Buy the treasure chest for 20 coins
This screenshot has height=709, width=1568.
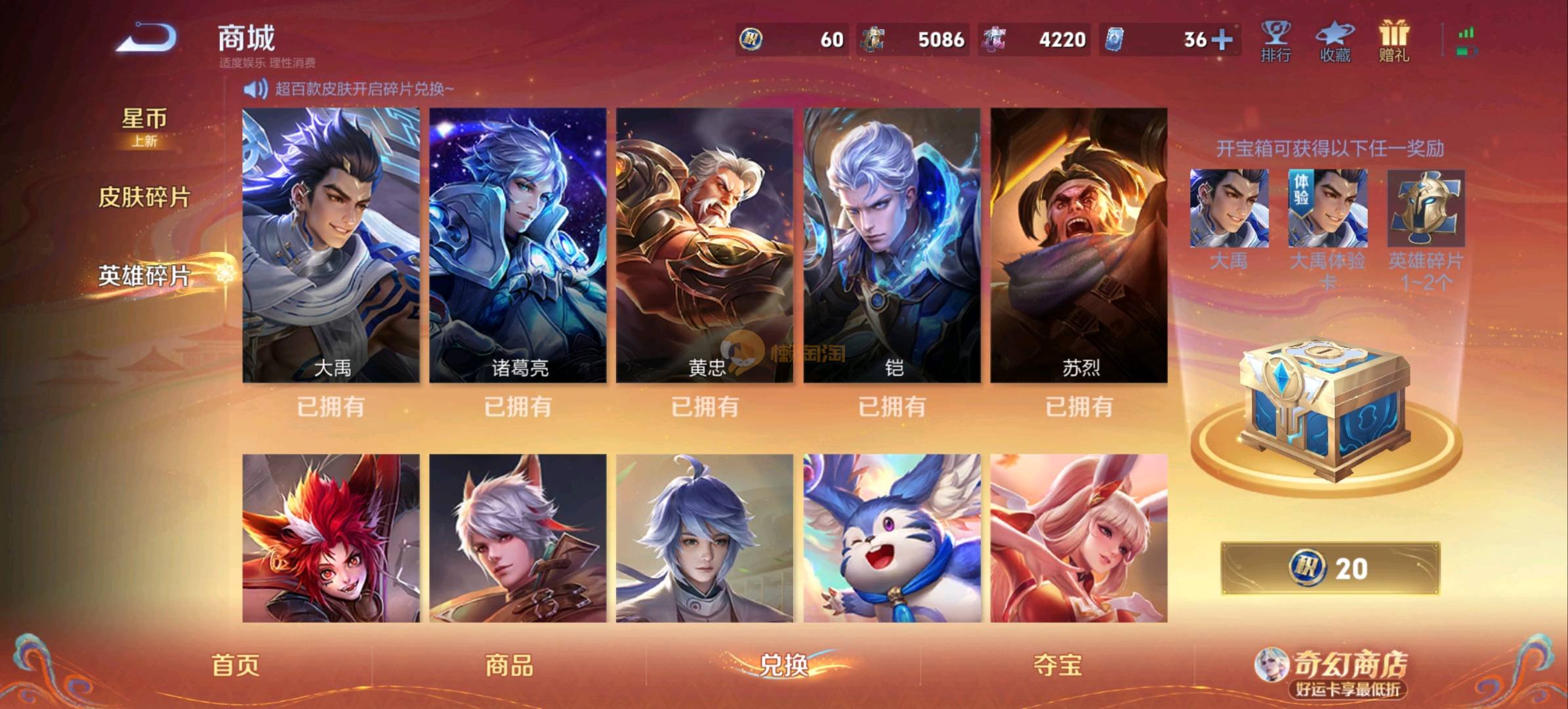pyautogui.click(x=1330, y=569)
